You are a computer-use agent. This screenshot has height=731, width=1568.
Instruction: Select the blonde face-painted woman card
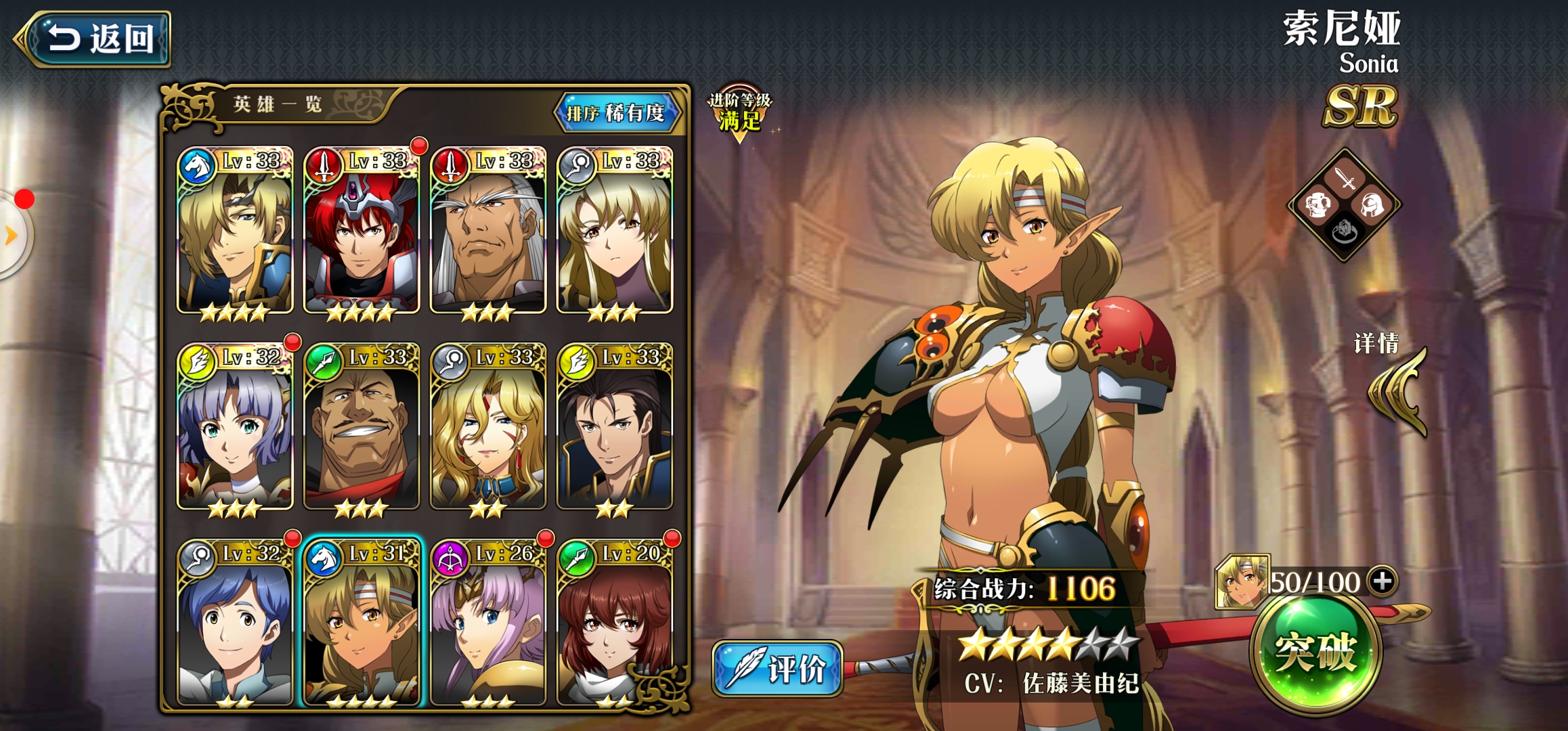tap(487, 428)
